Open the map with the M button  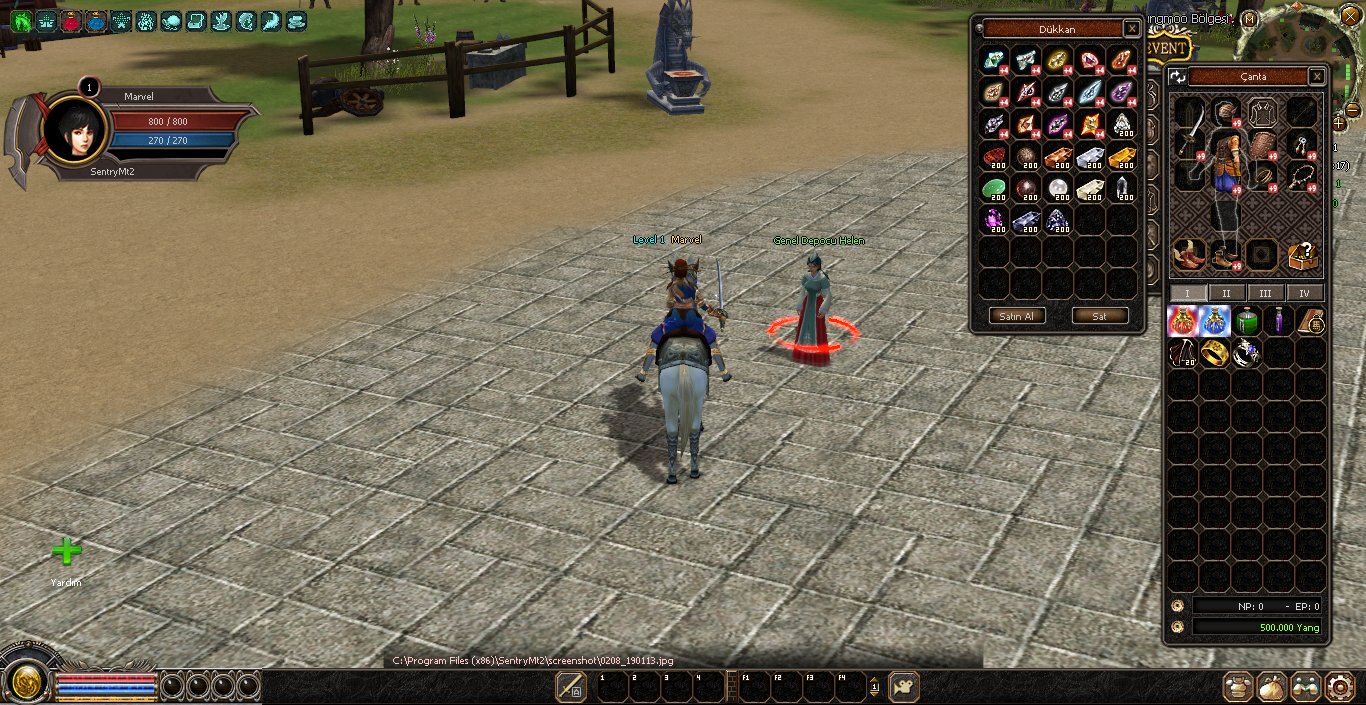tap(1250, 19)
